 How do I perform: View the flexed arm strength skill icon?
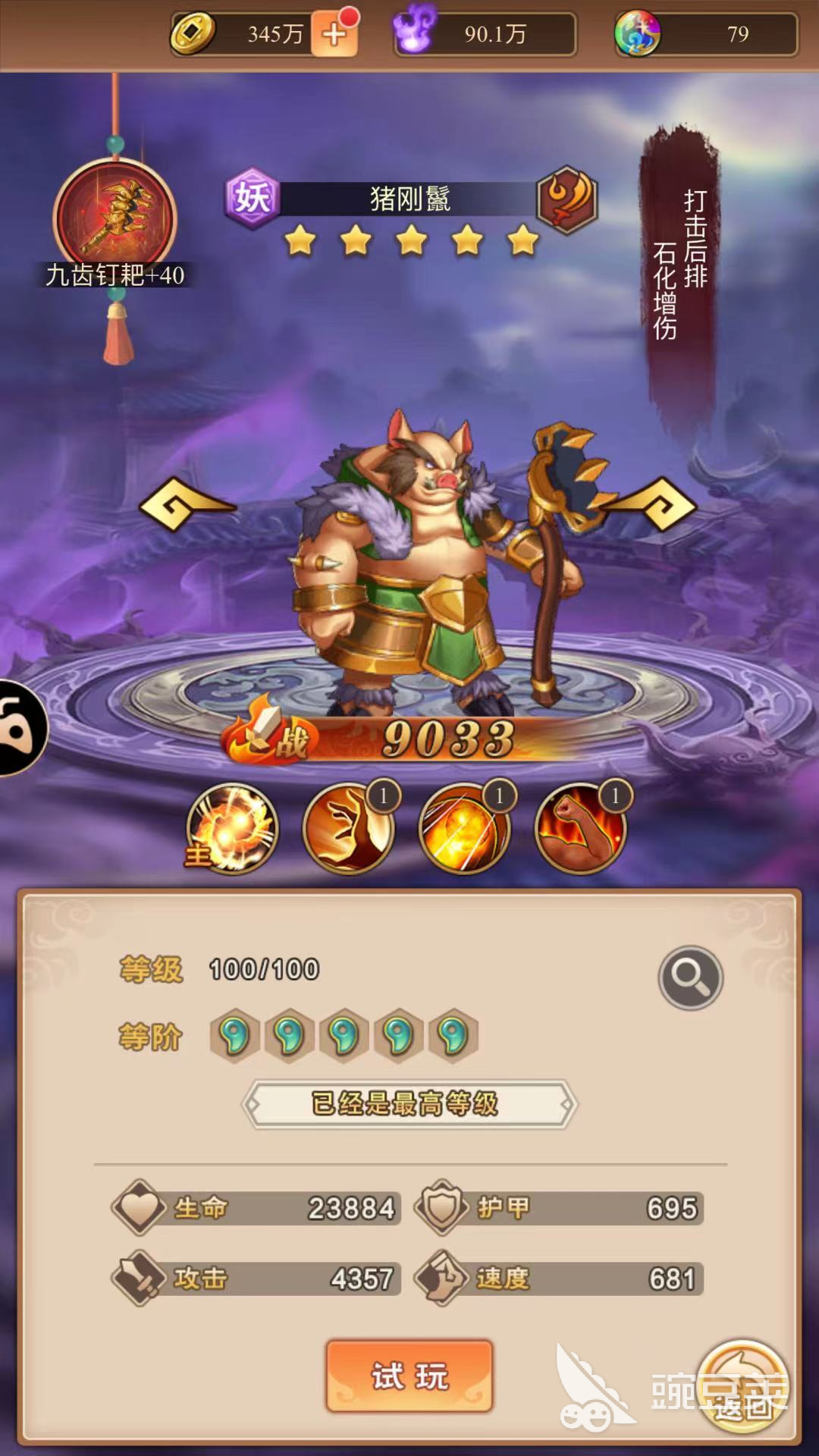pyautogui.click(x=580, y=829)
